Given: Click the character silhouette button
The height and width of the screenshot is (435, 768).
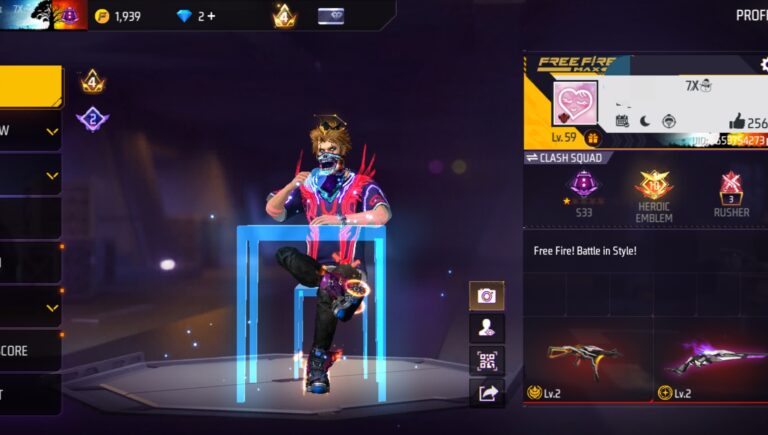Looking at the screenshot, I should [x=487, y=327].
